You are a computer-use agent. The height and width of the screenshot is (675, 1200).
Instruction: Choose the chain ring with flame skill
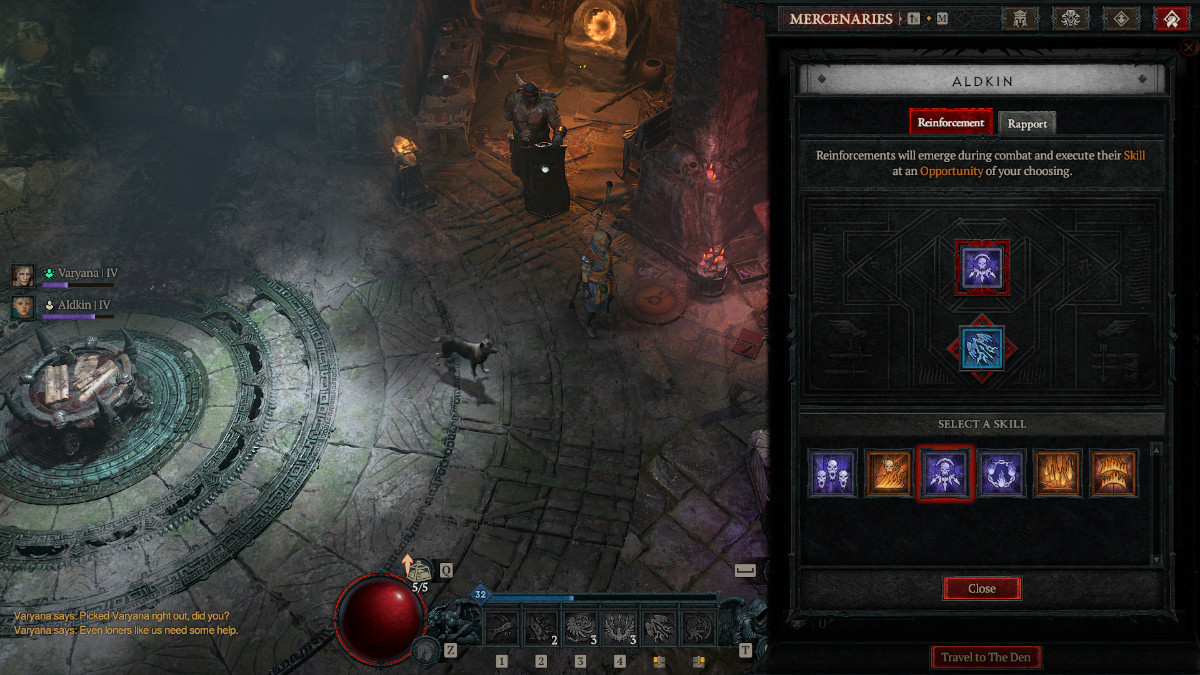[x=1001, y=473]
